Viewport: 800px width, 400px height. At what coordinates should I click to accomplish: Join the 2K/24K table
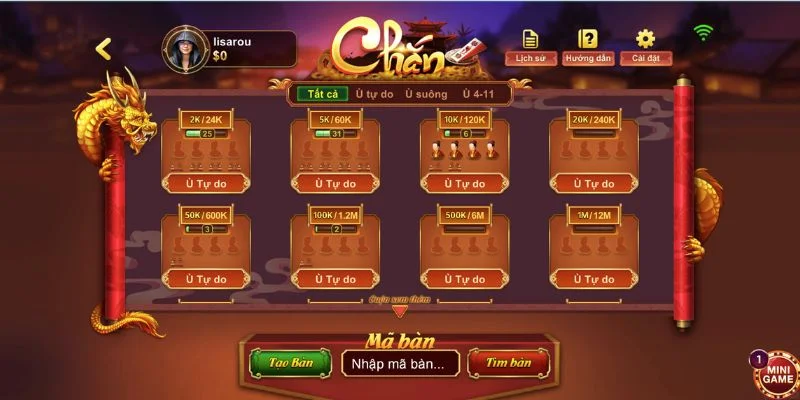[x=207, y=152]
